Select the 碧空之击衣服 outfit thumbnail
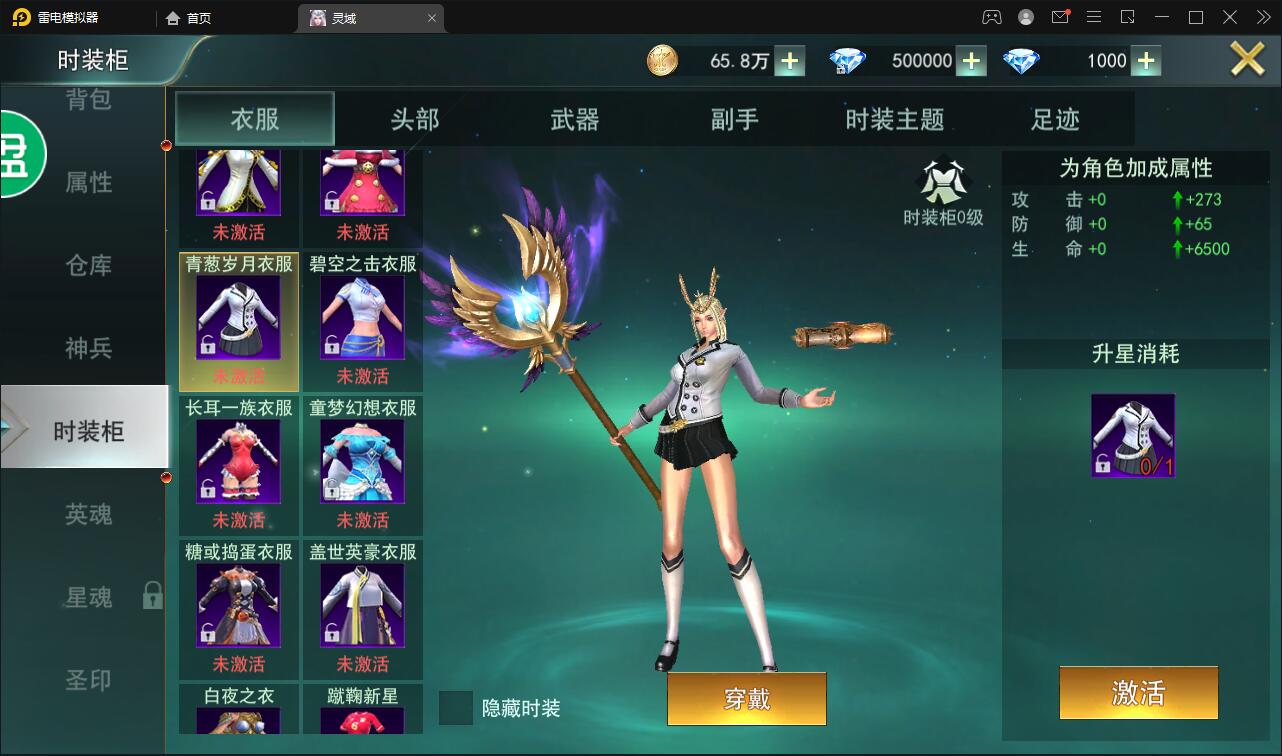1282x756 pixels. click(363, 320)
